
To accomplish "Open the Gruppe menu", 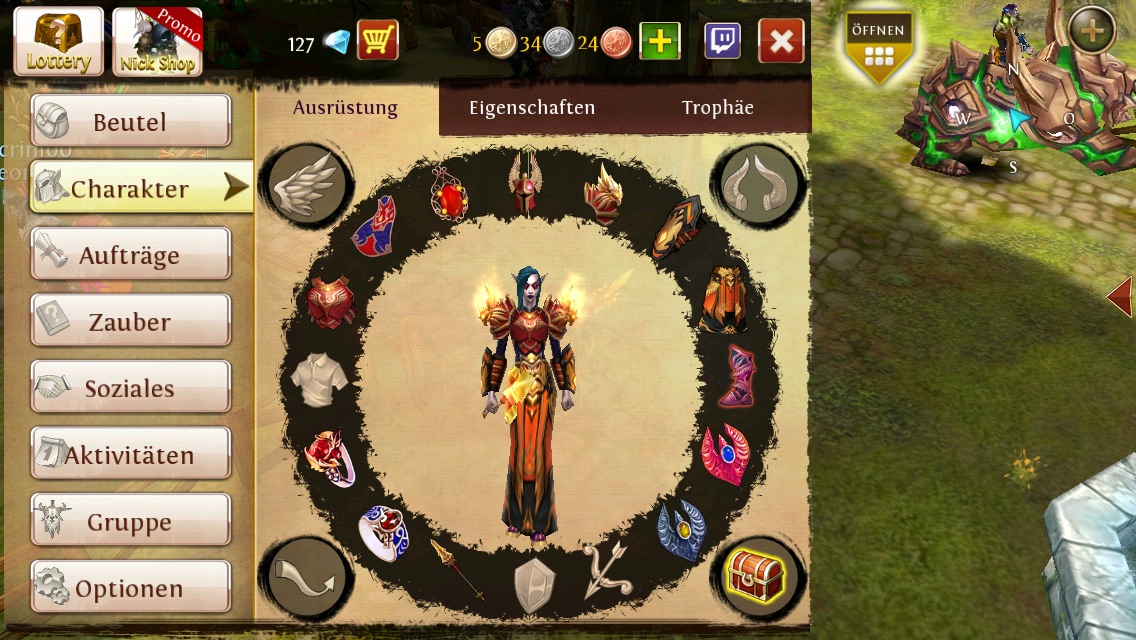I will click(130, 521).
